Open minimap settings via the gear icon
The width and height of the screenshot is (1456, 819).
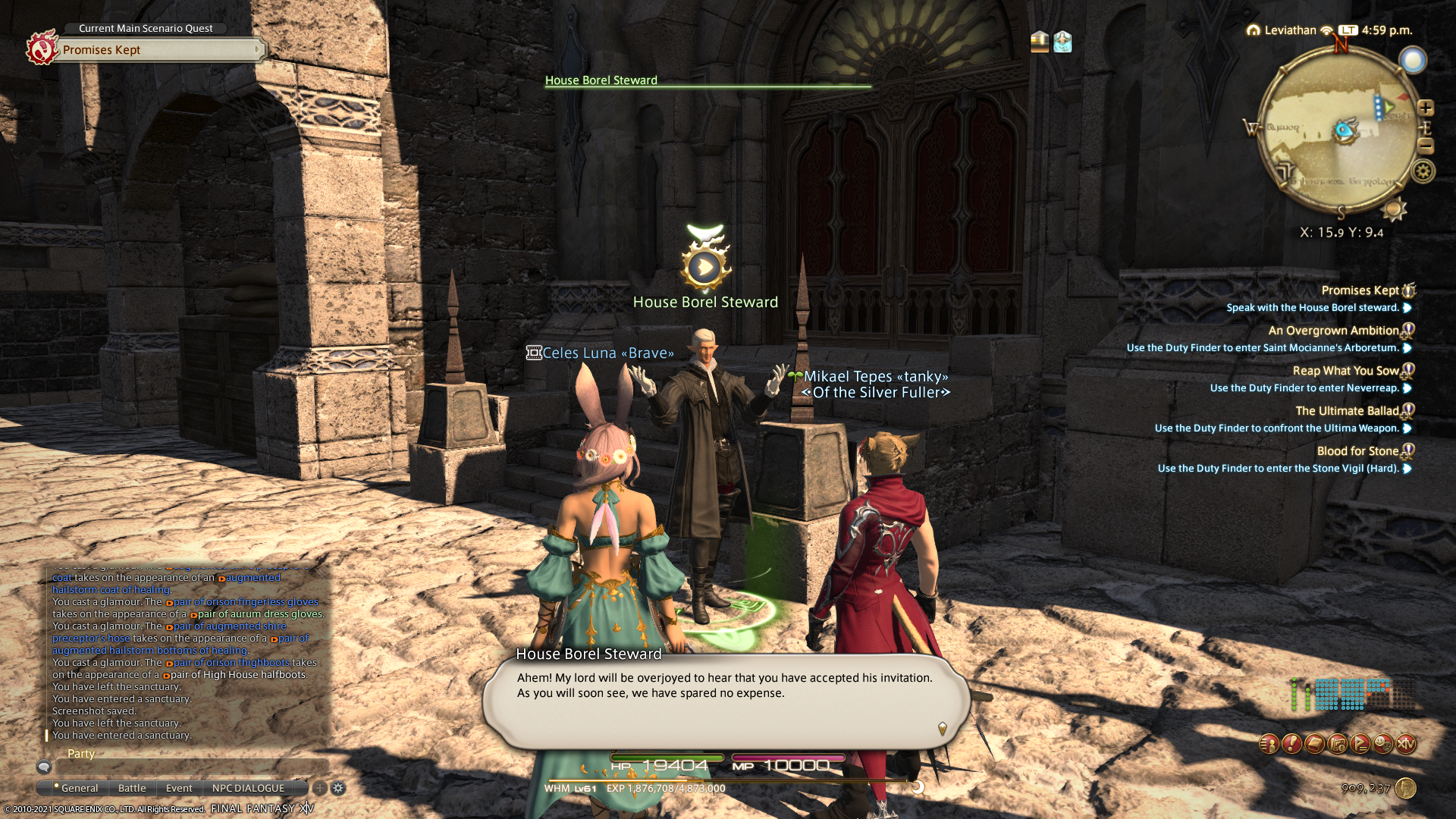(1423, 171)
